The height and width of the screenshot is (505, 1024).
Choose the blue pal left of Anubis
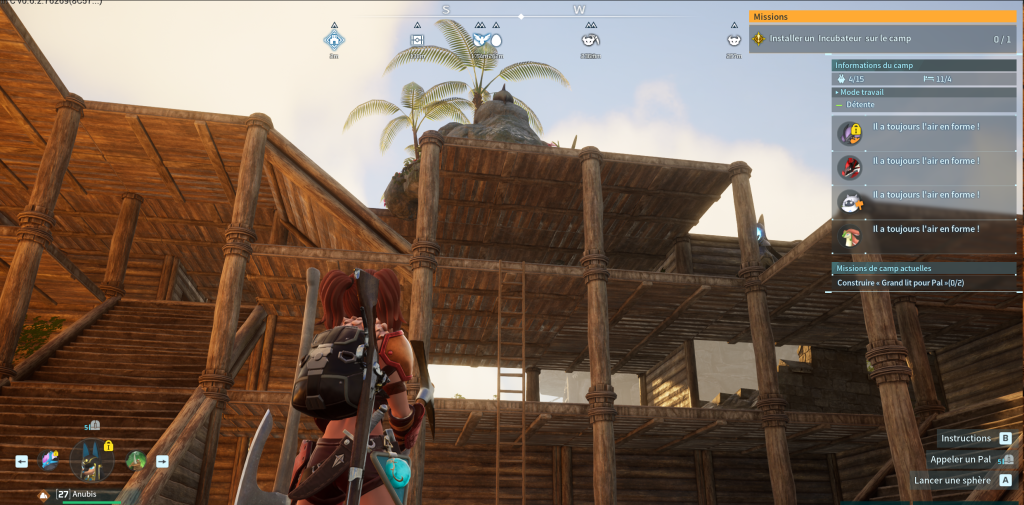[x=50, y=460]
